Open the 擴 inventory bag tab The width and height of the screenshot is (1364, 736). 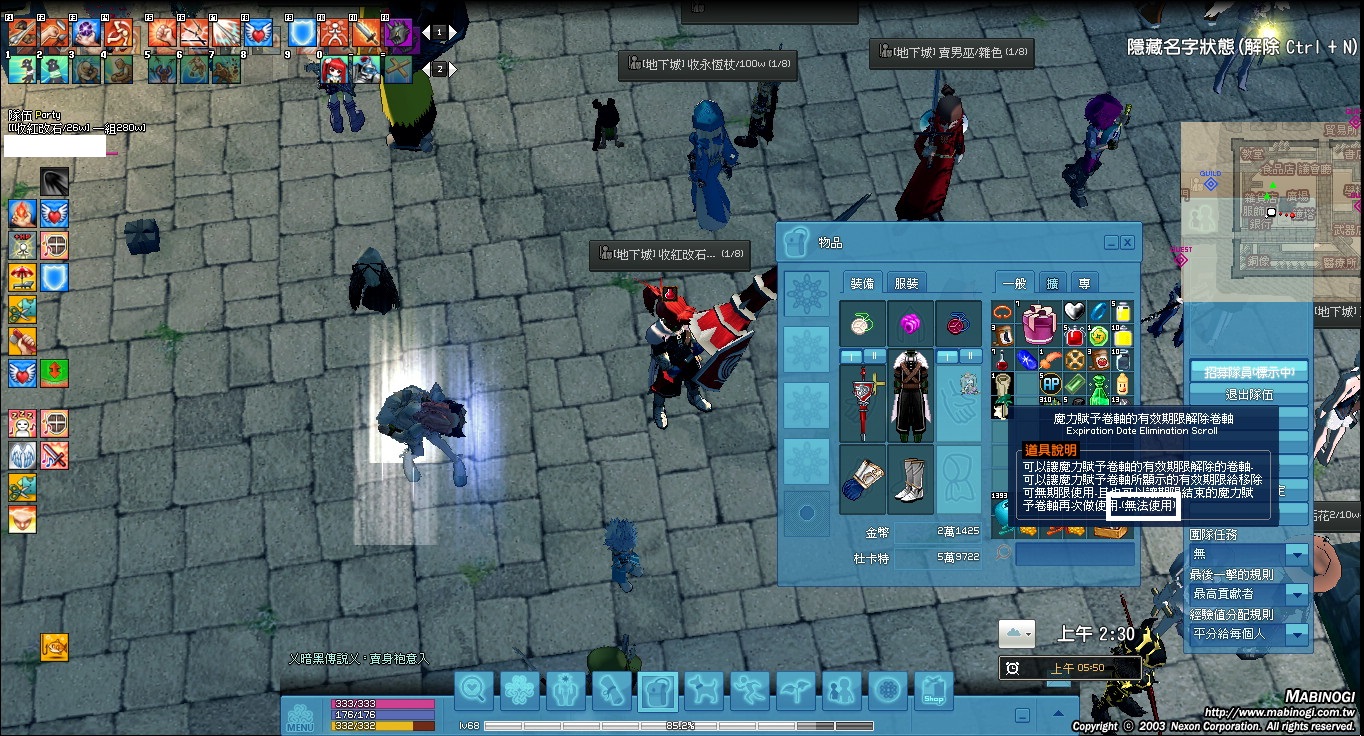(1052, 283)
